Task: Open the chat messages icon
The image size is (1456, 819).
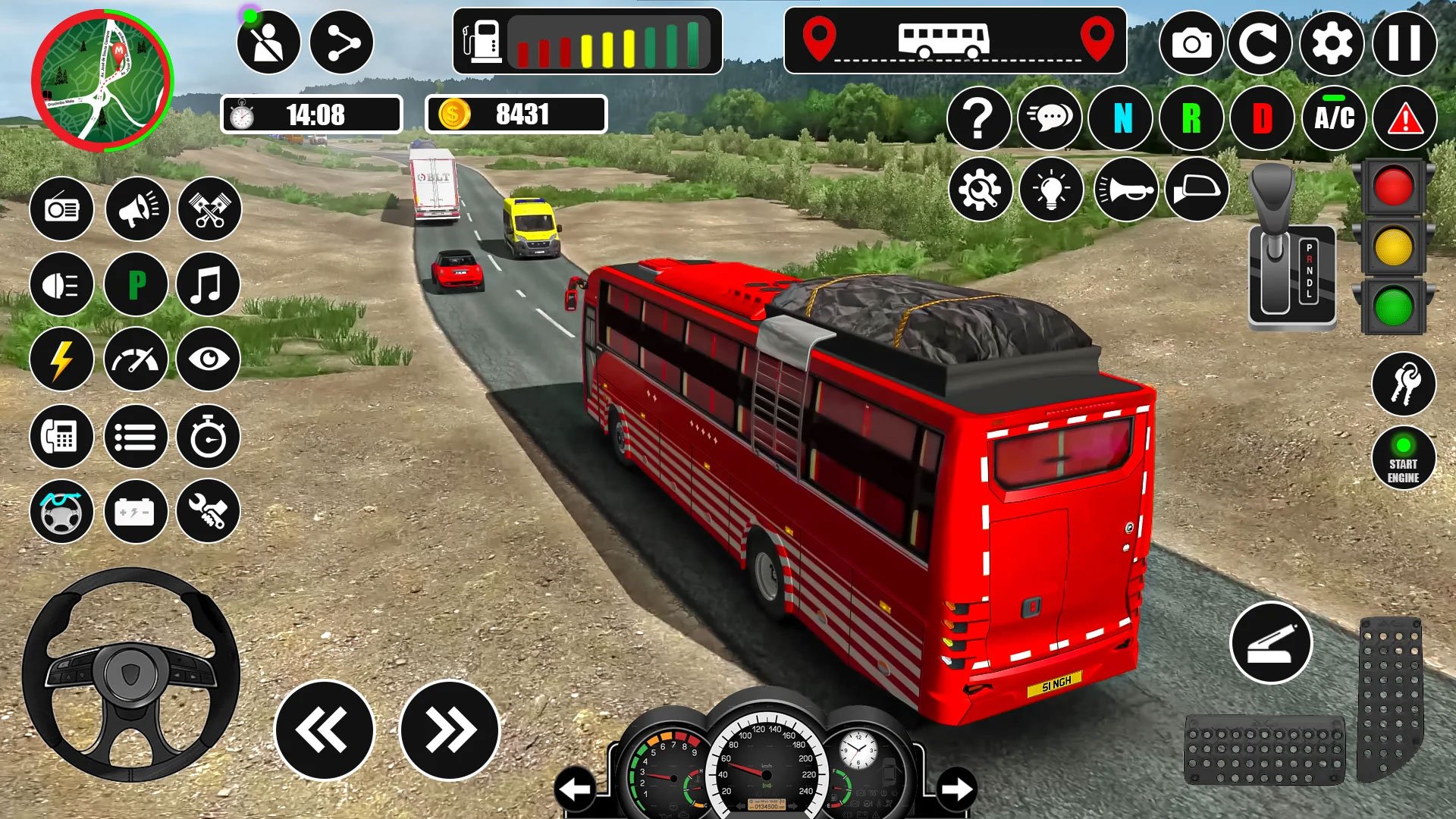Action: (1050, 119)
